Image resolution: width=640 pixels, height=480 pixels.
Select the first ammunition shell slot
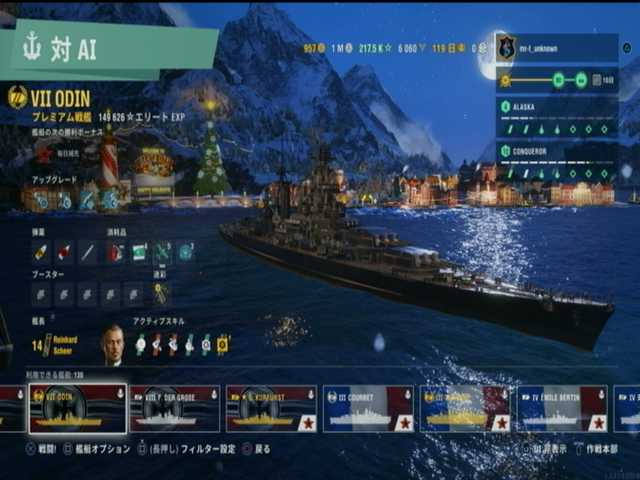pyautogui.click(x=40, y=252)
